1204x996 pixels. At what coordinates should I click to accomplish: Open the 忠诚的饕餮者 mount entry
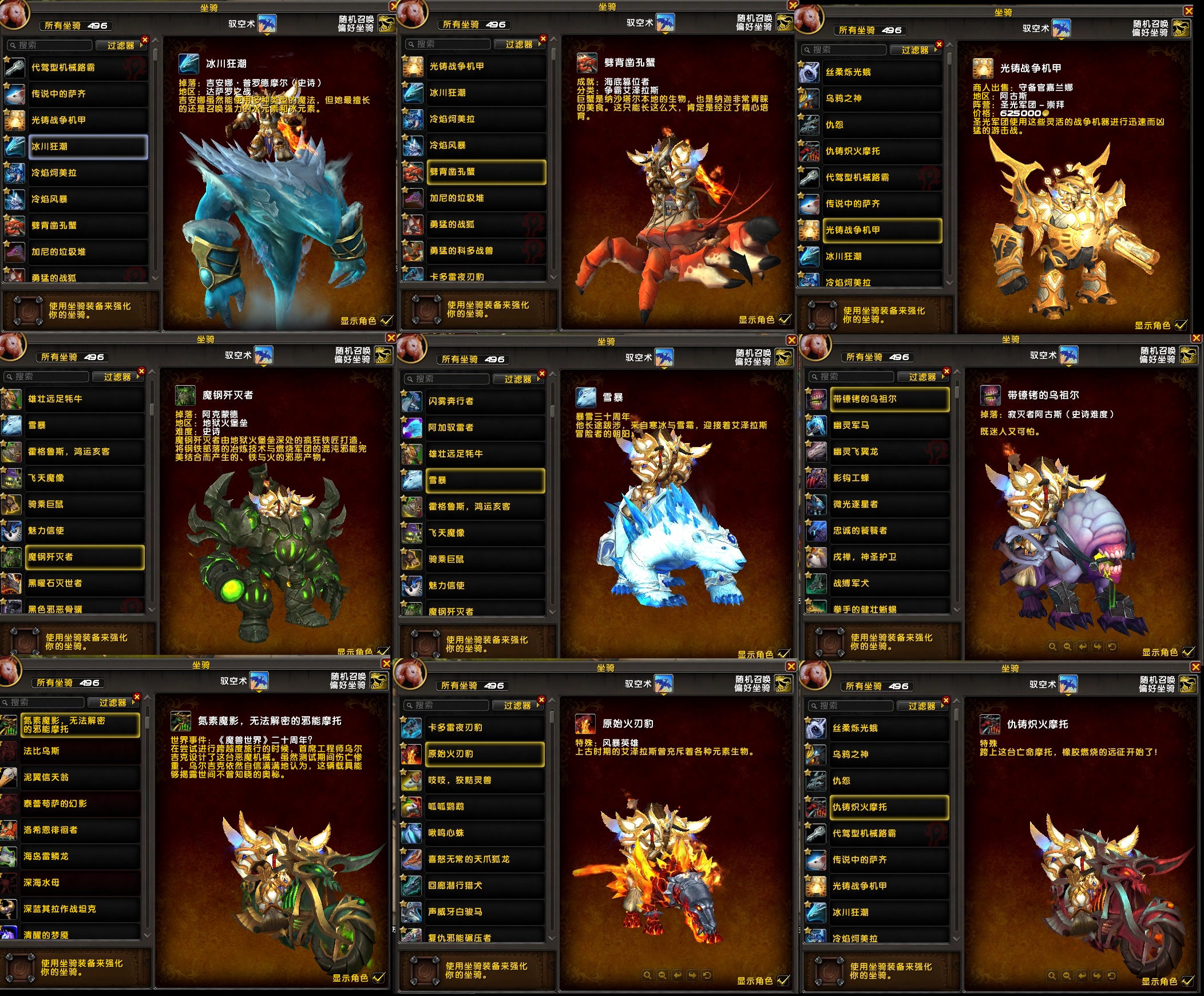click(889, 531)
